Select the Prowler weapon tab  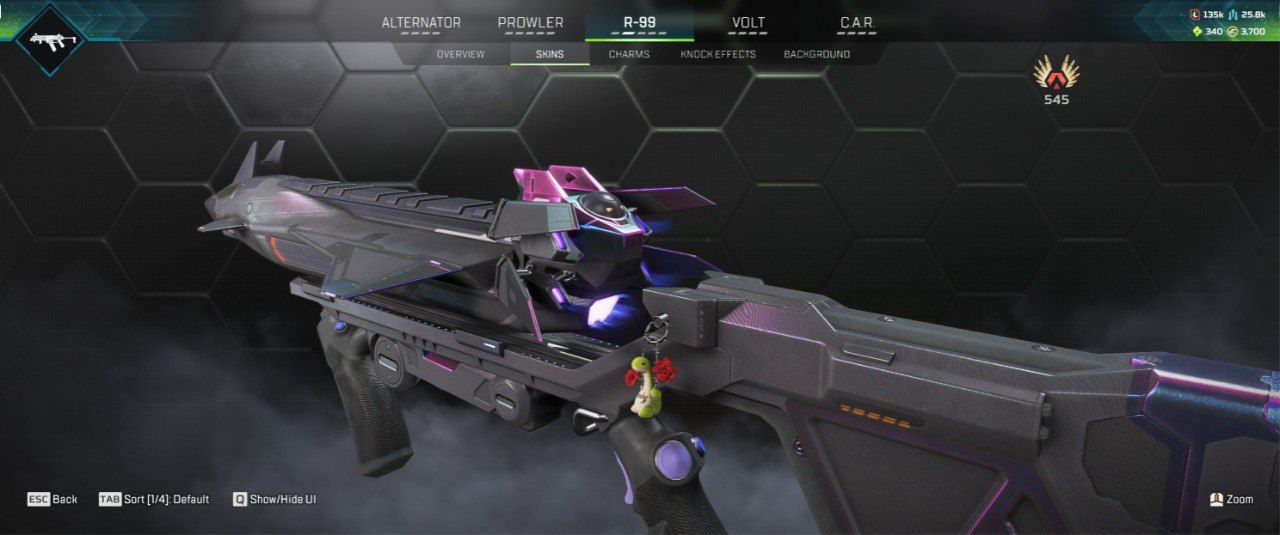click(x=530, y=23)
